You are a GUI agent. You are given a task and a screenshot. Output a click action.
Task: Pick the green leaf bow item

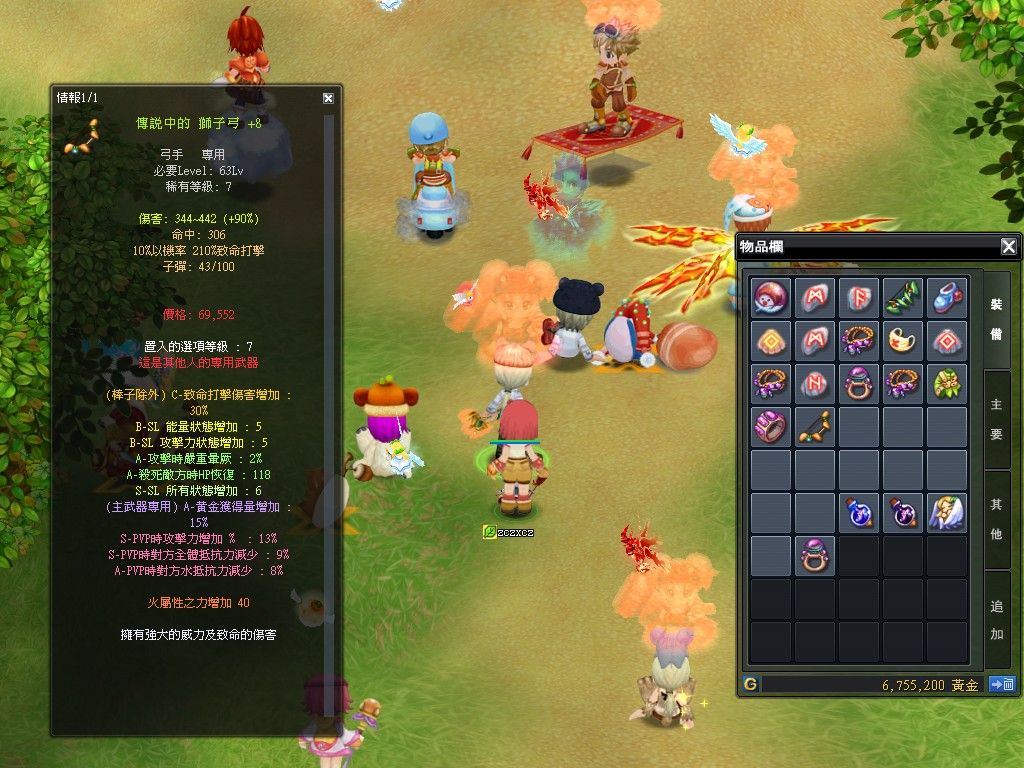tap(902, 298)
